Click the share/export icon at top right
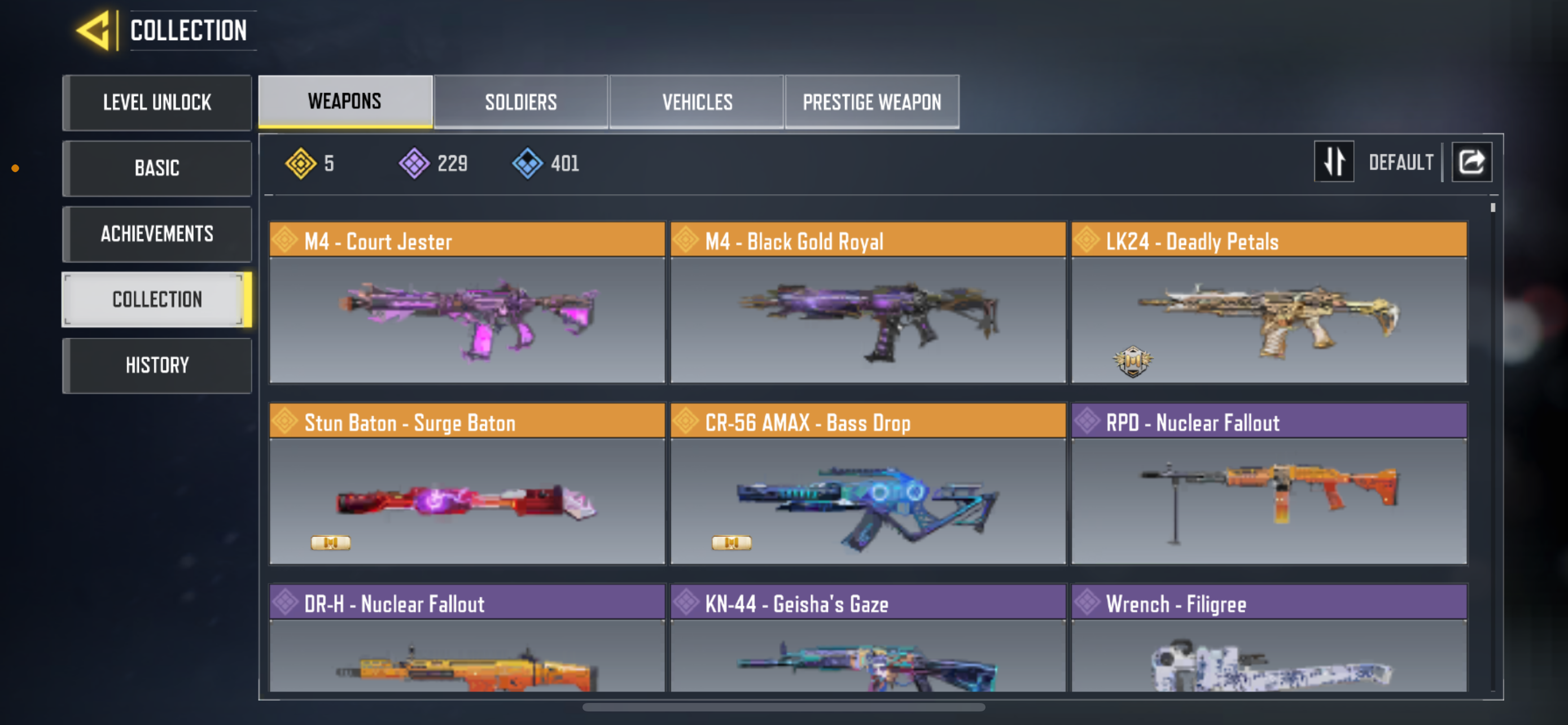 point(1472,161)
